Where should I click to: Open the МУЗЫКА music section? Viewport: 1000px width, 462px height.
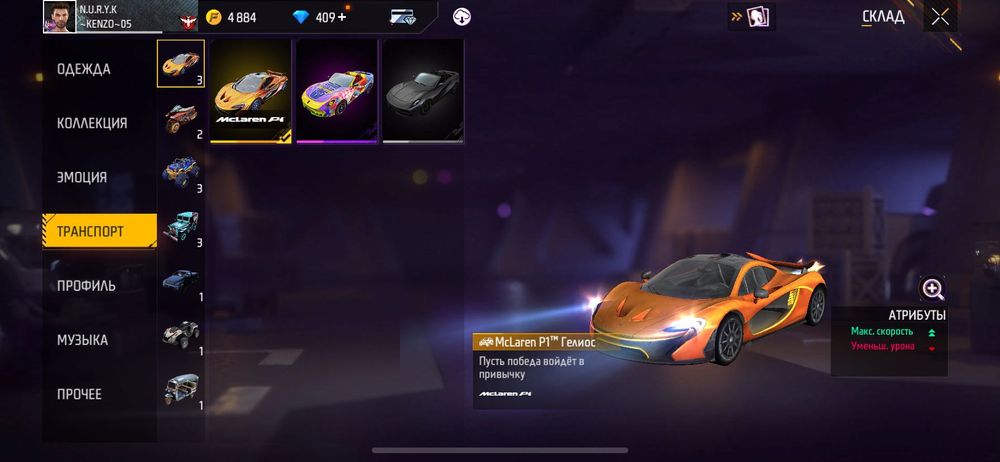click(82, 340)
